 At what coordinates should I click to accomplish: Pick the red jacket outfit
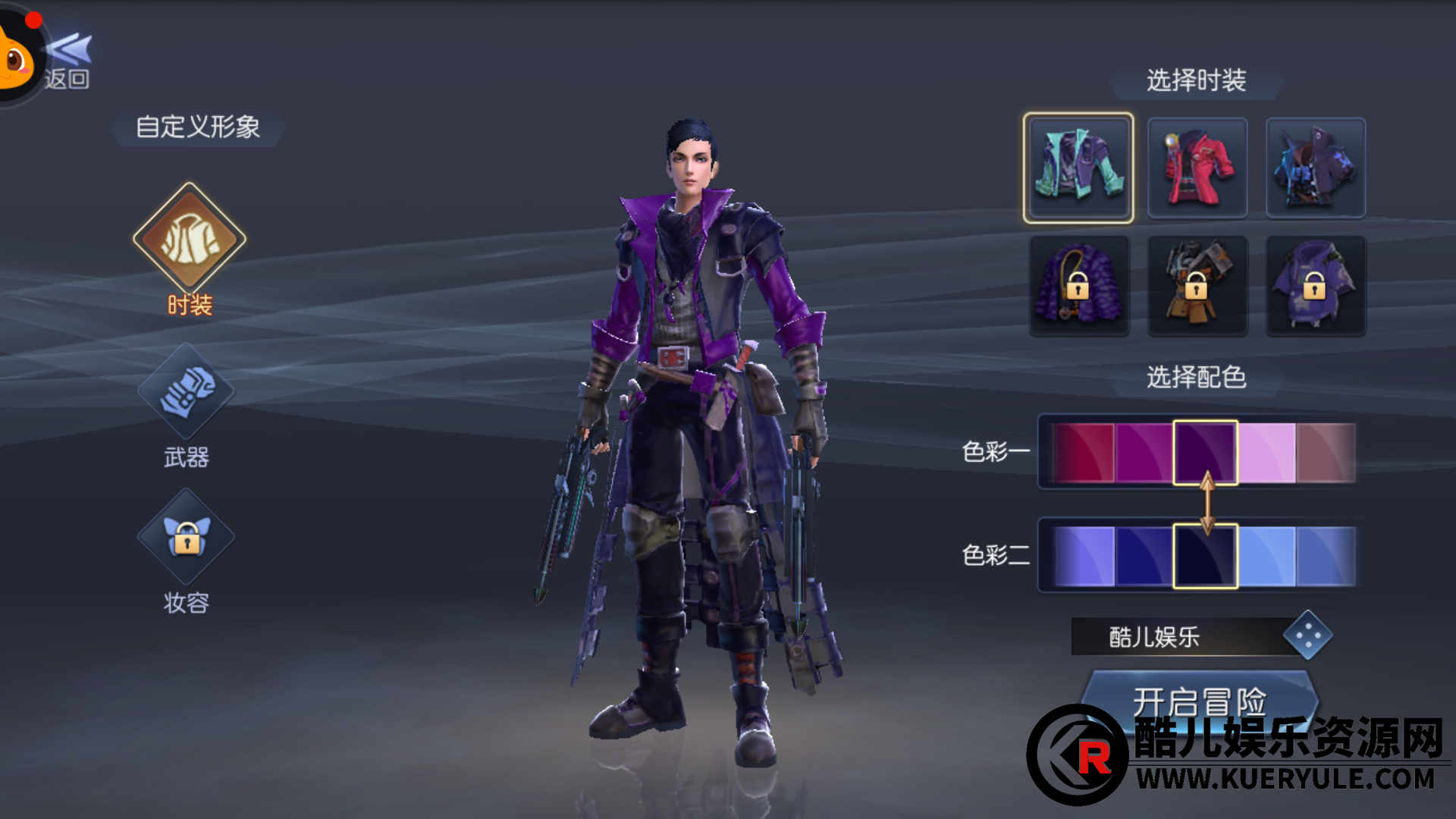tap(1197, 168)
